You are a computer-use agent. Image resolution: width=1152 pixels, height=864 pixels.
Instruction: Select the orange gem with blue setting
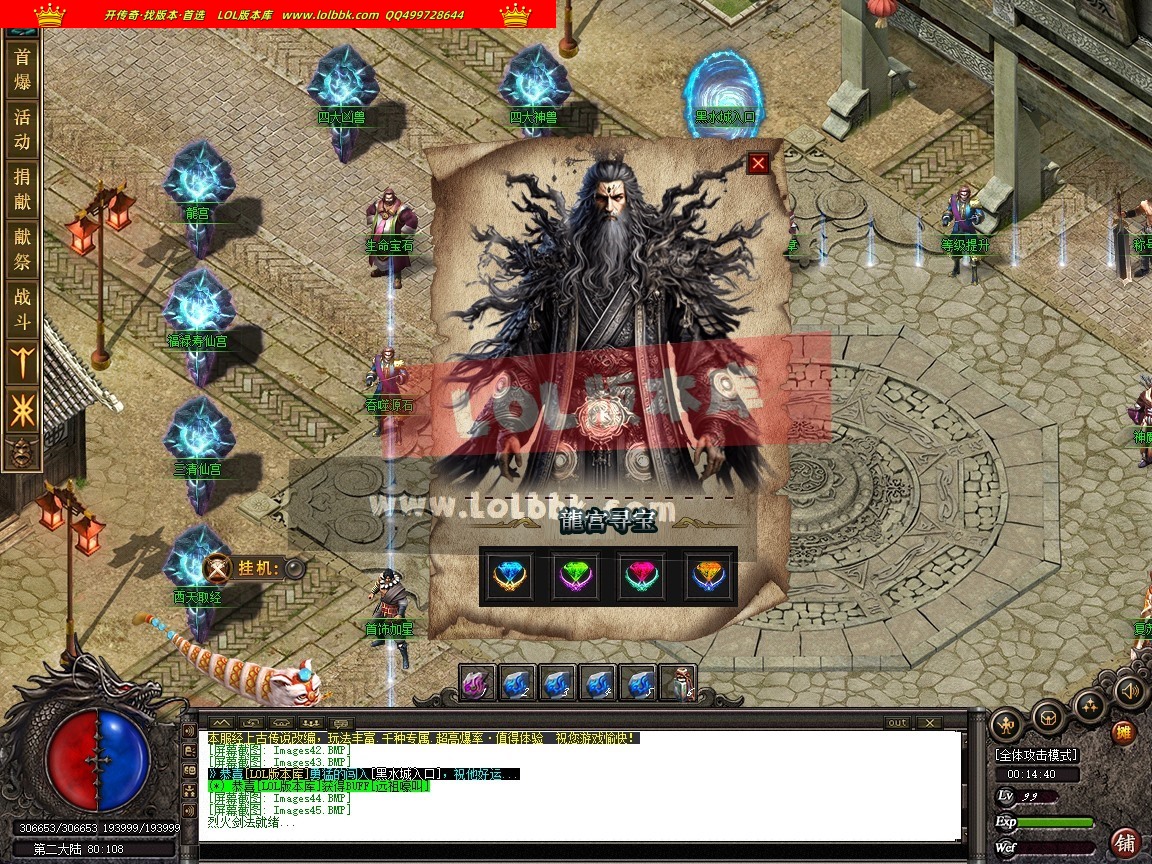[707, 576]
